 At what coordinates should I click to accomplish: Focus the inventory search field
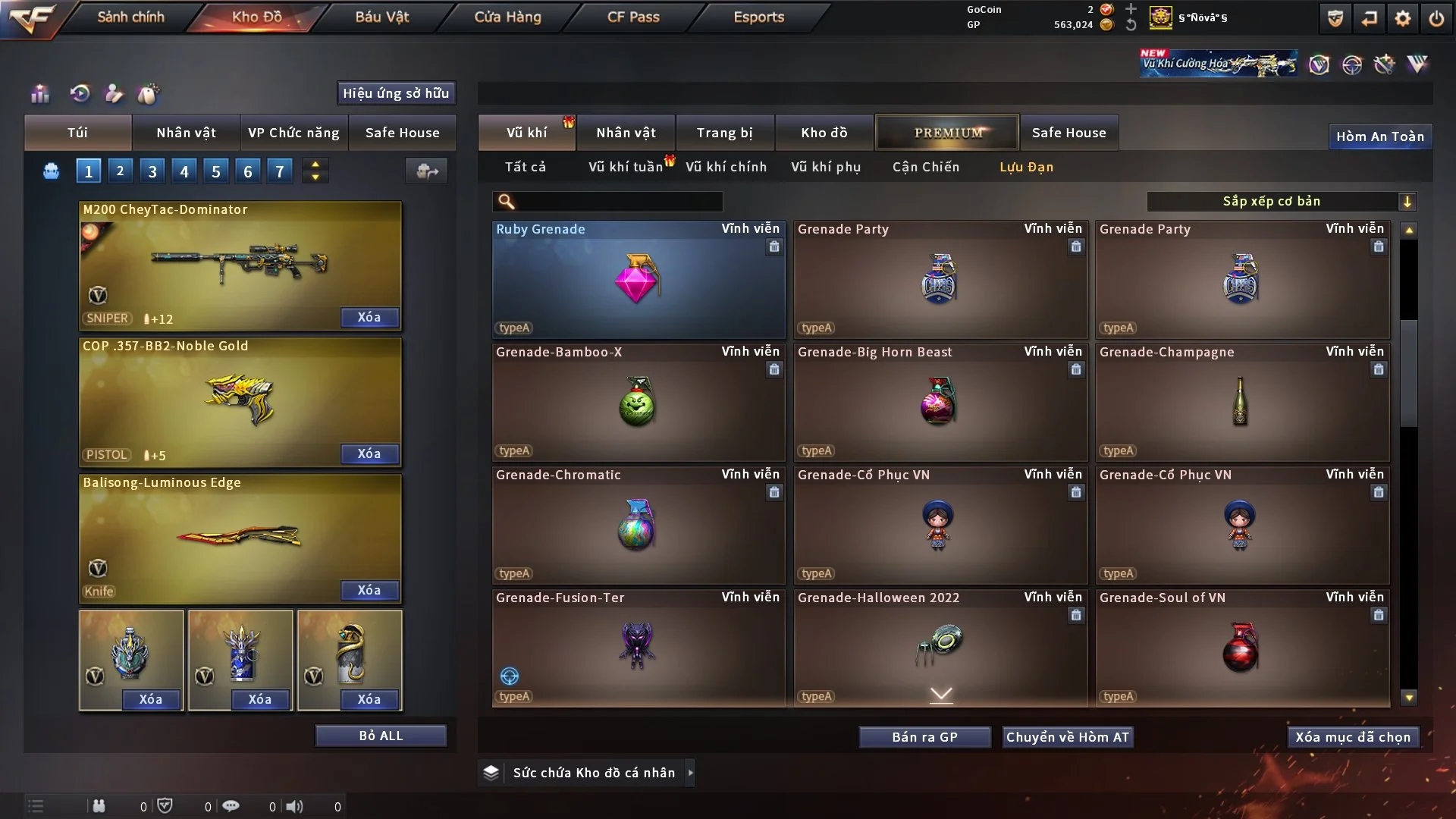(618, 202)
